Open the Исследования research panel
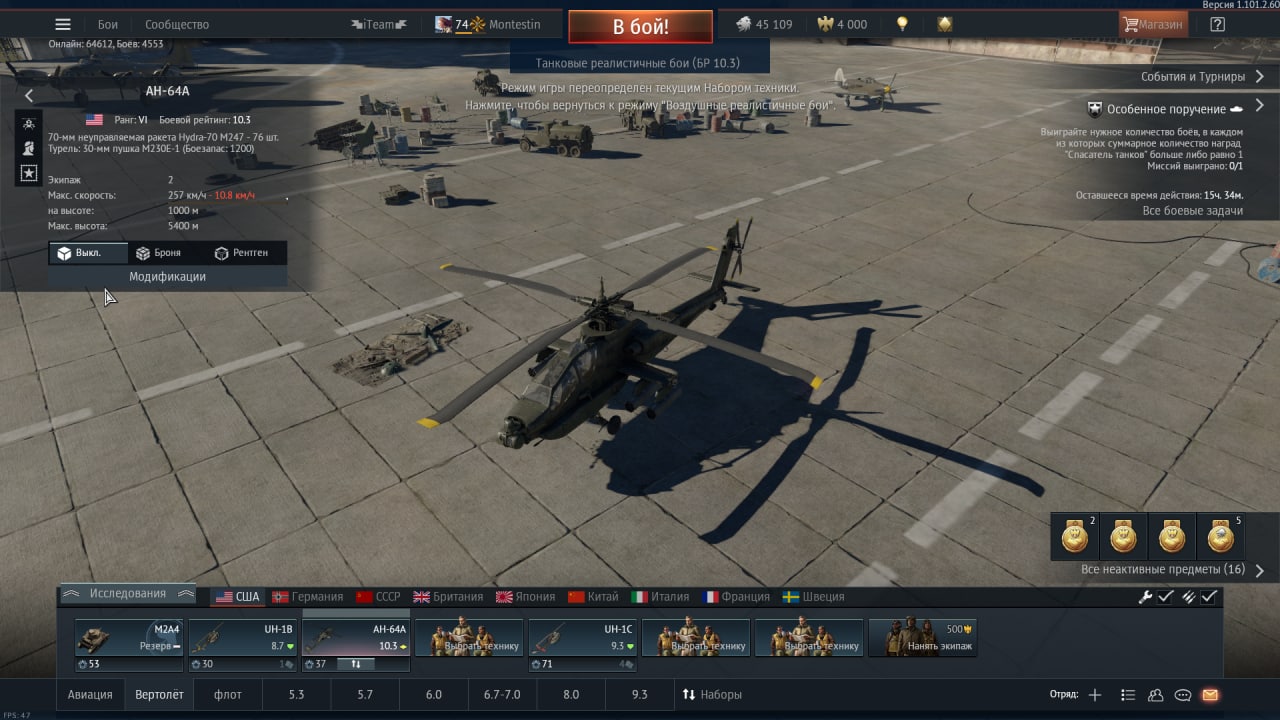1280x720 pixels. click(127, 594)
